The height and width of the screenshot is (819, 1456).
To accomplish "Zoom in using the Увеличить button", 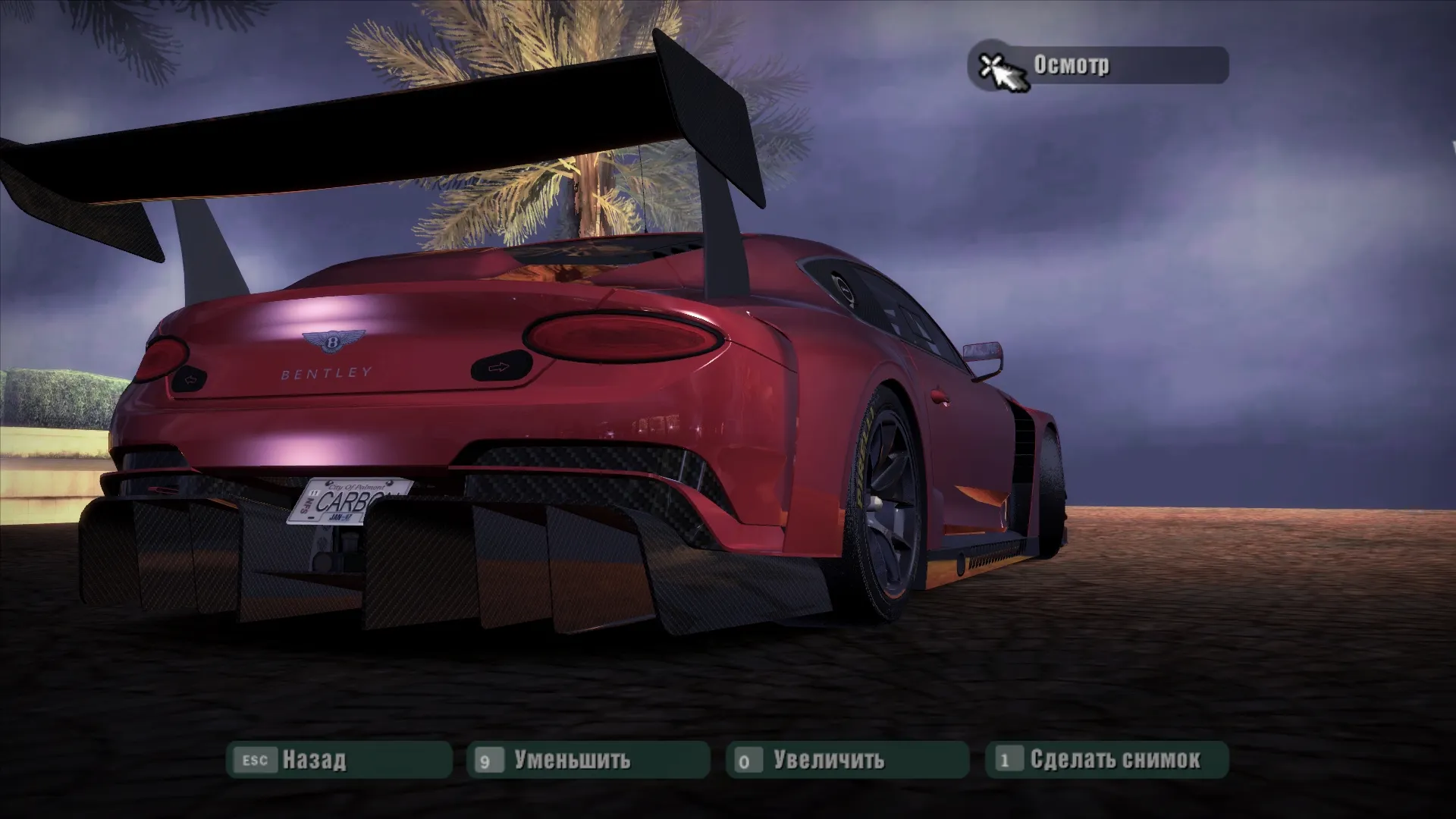I will click(x=847, y=760).
